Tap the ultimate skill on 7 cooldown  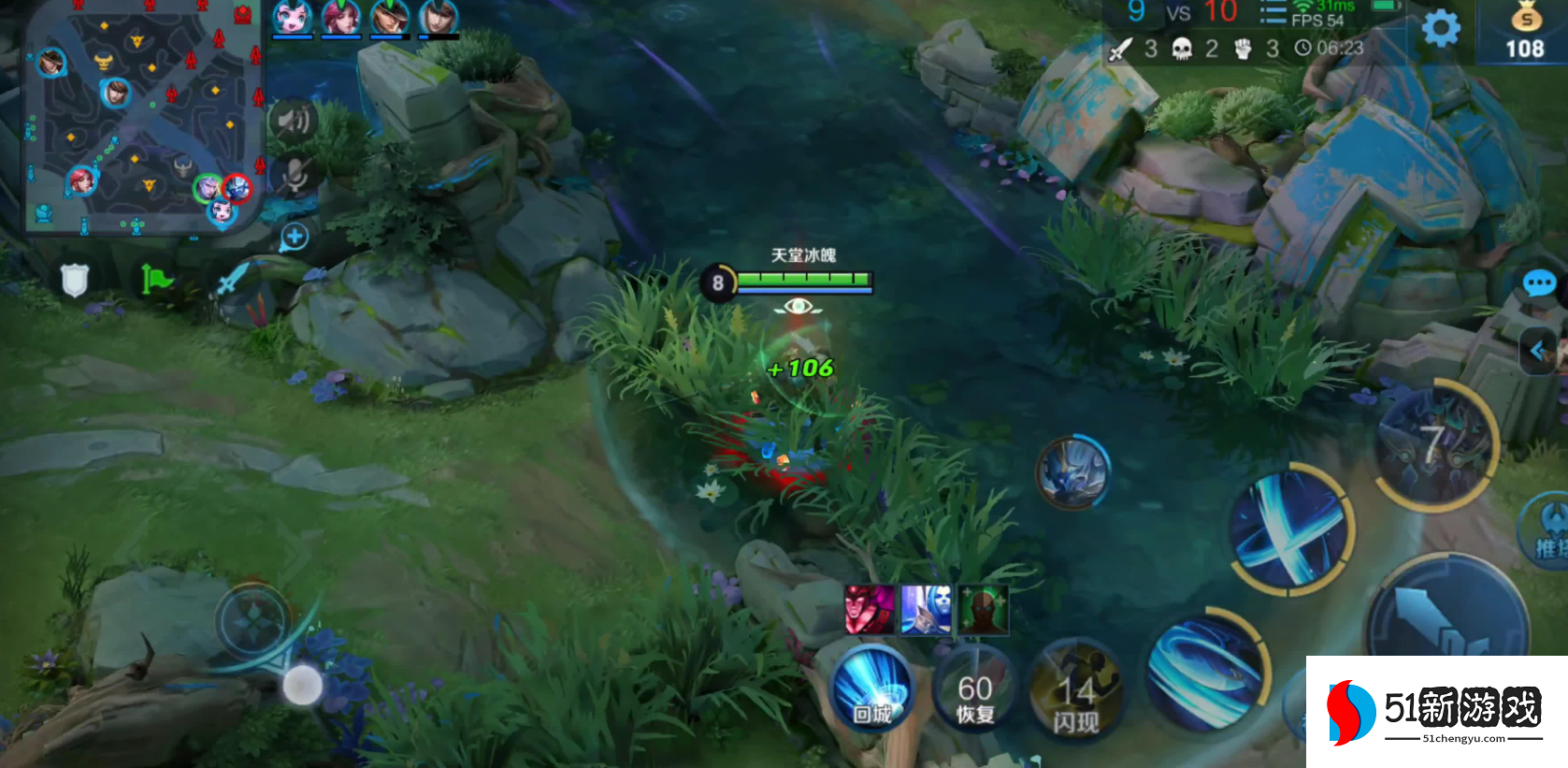tap(1434, 446)
